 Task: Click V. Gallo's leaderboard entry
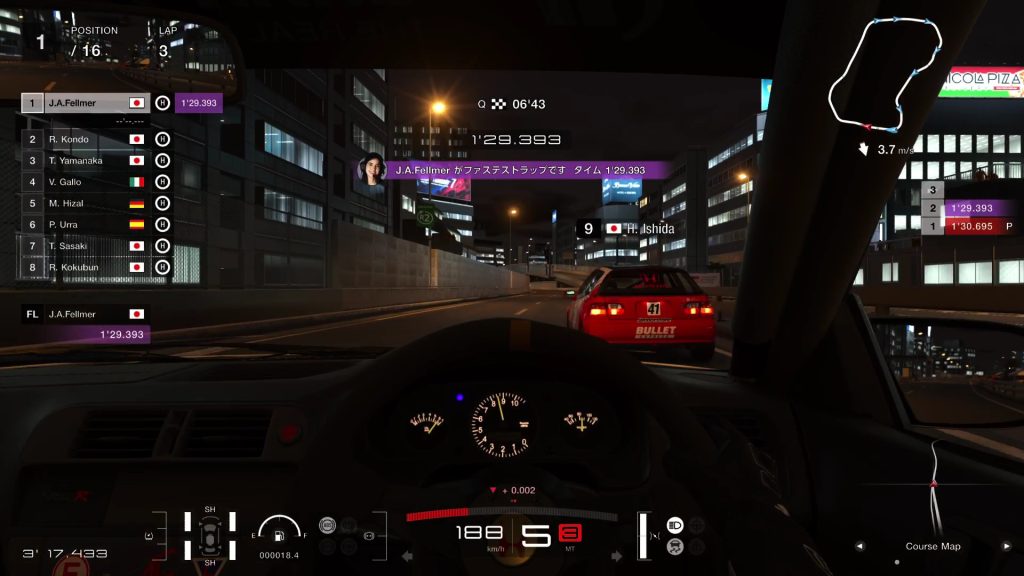(85, 182)
